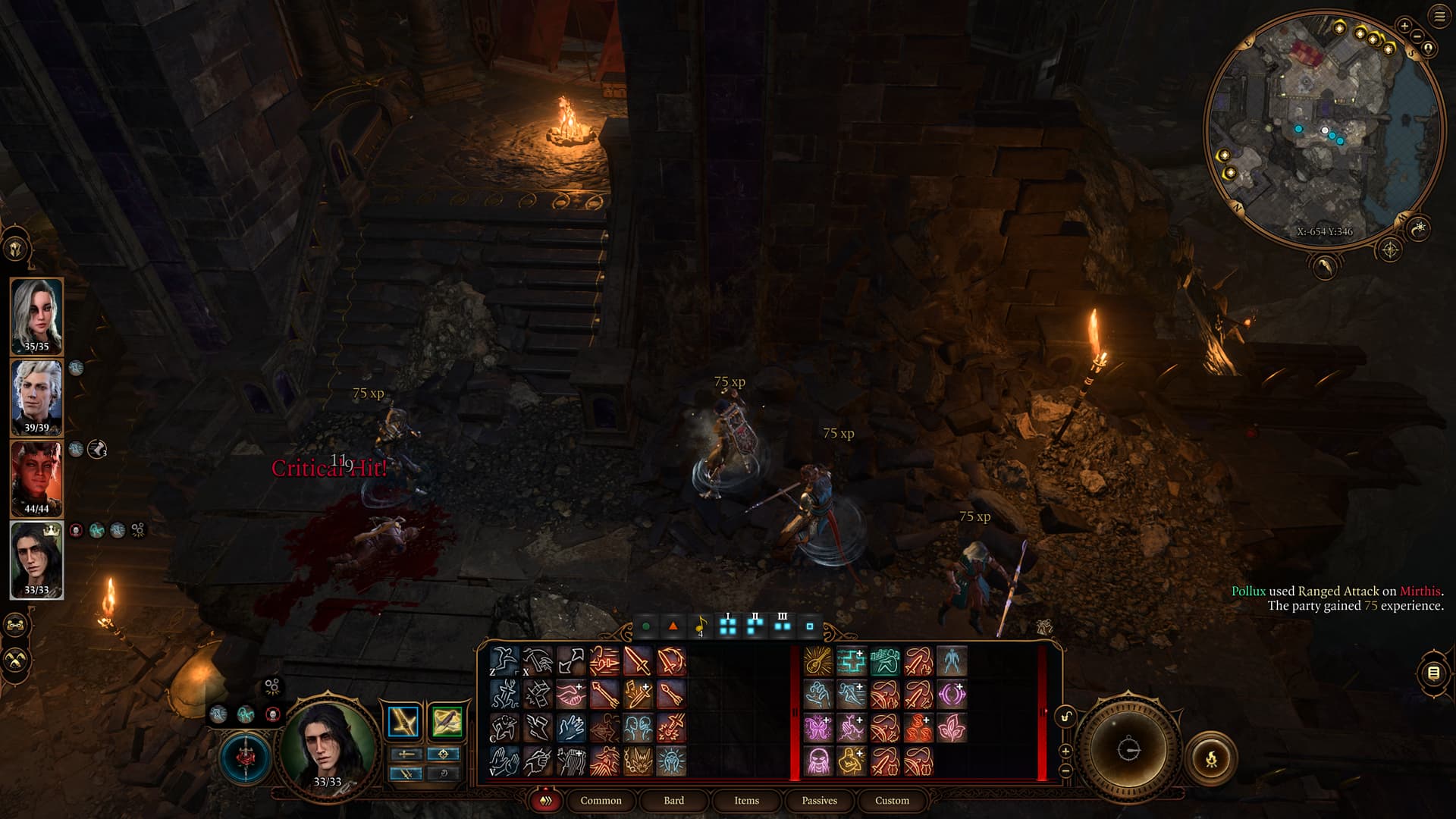Show the Items hotbar tab

tap(746, 800)
